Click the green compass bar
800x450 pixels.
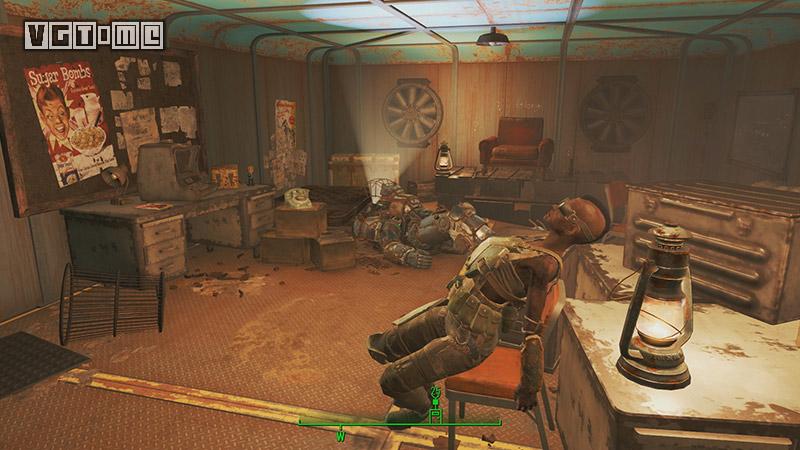(400, 423)
